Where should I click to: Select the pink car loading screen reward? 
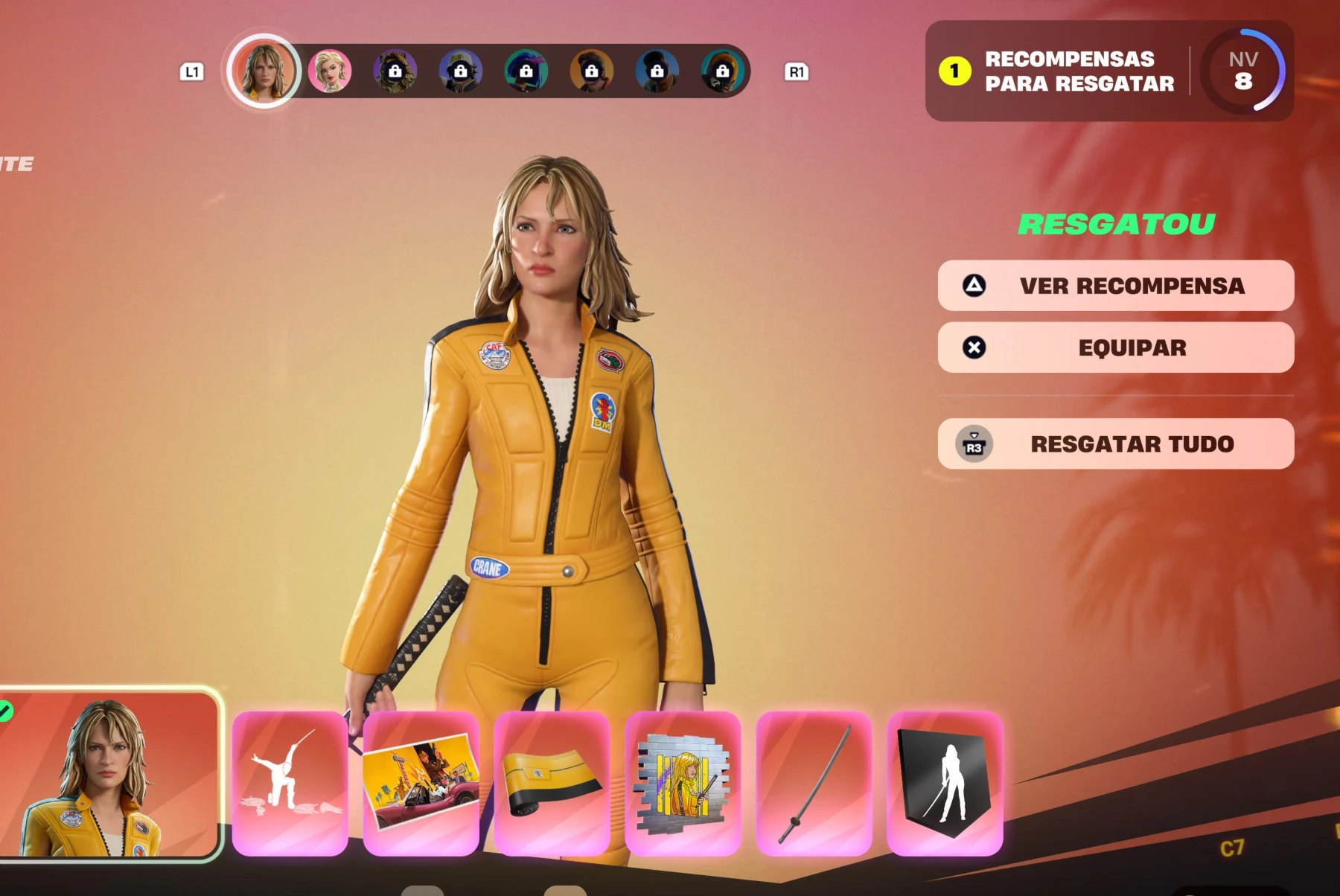(x=421, y=783)
